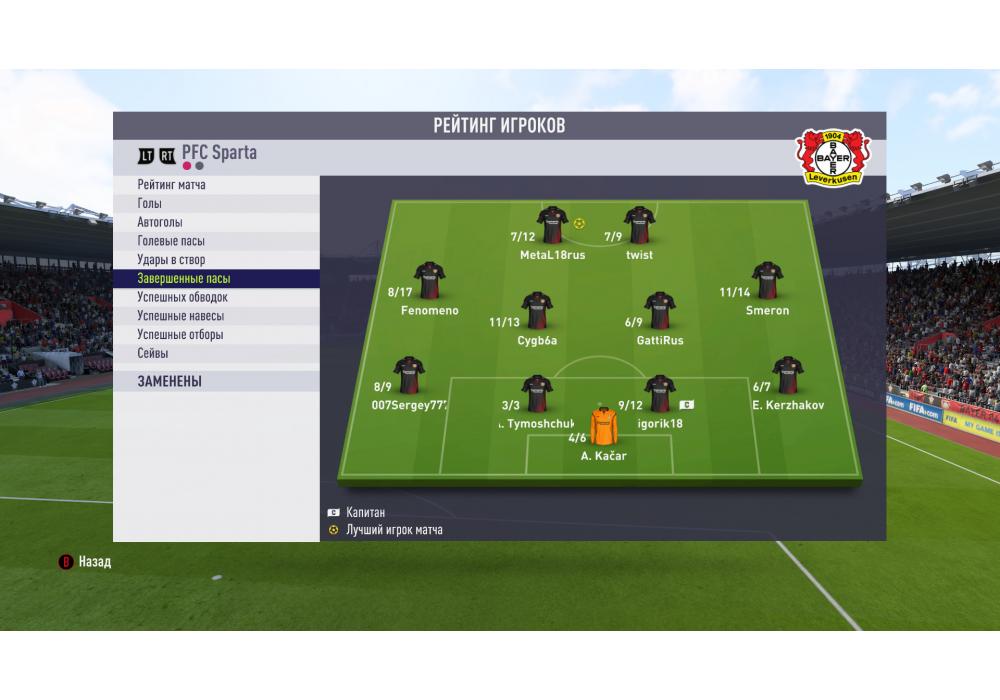Choose player Smeron on the pitch
This screenshot has width=1000, height=700.
pos(767,282)
